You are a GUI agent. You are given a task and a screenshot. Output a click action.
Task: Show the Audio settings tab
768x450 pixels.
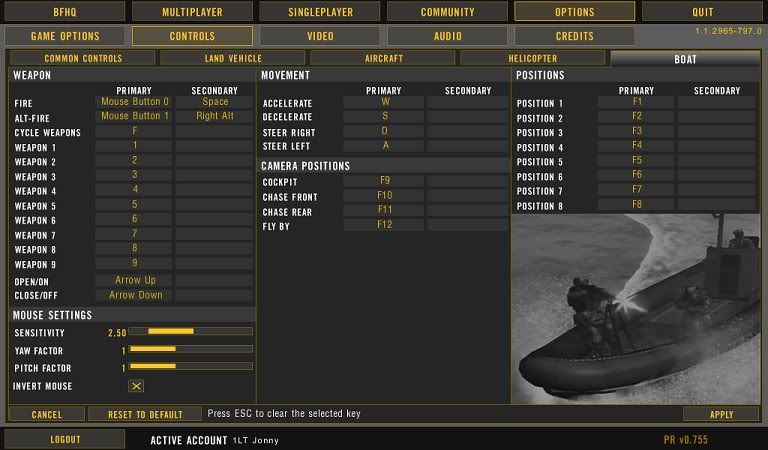447,36
